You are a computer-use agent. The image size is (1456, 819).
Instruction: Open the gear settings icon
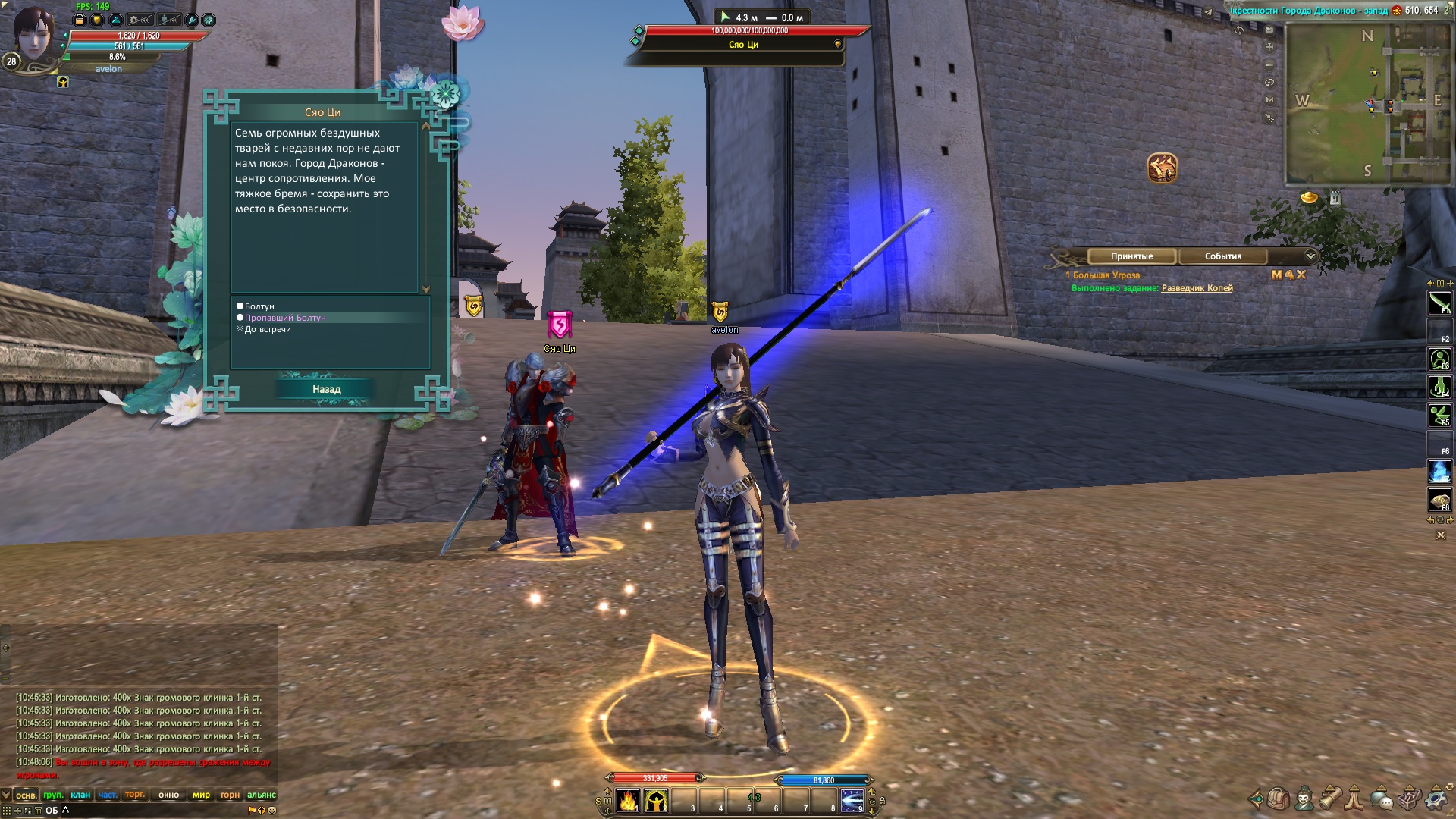pyautogui.click(x=1436, y=799)
